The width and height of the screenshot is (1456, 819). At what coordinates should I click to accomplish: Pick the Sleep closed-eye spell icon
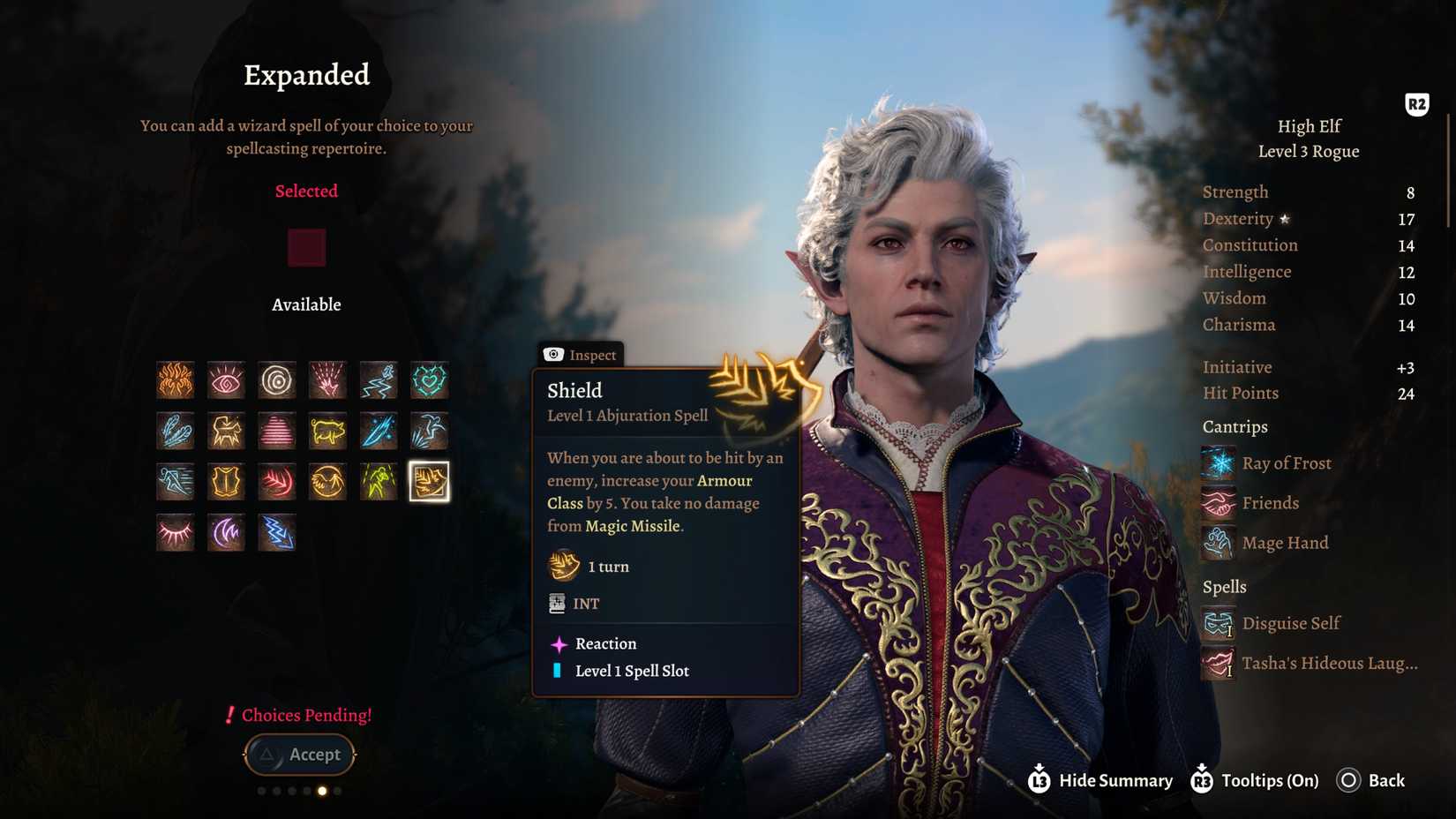(x=176, y=533)
